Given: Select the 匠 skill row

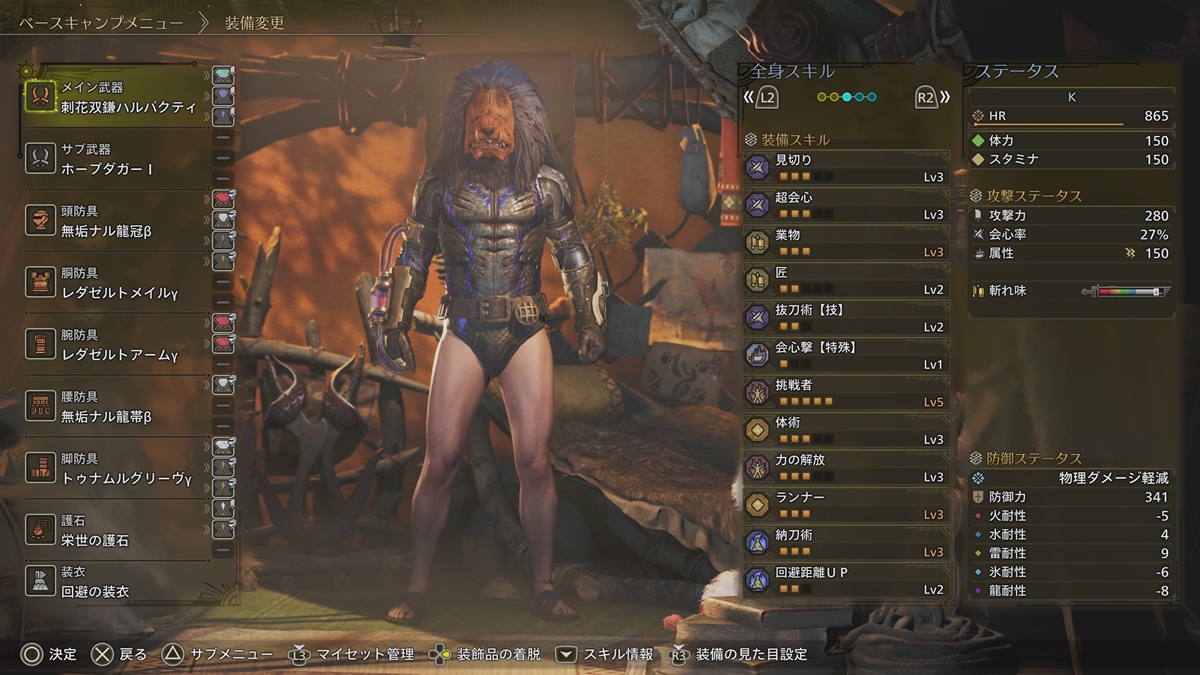Looking at the screenshot, I should (846, 280).
